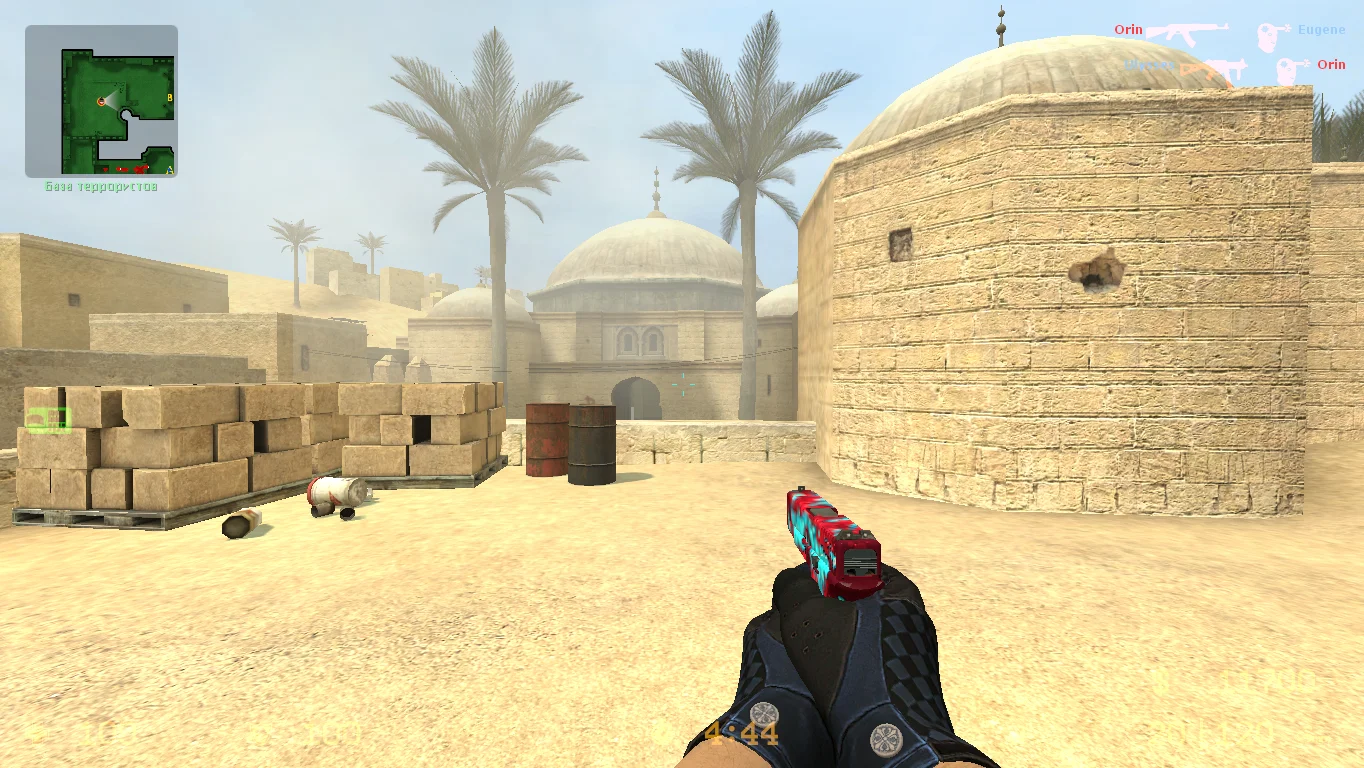This screenshot has width=1364, height=768.
Task: Click your player marker on the radar
Action: pos(101,102)
